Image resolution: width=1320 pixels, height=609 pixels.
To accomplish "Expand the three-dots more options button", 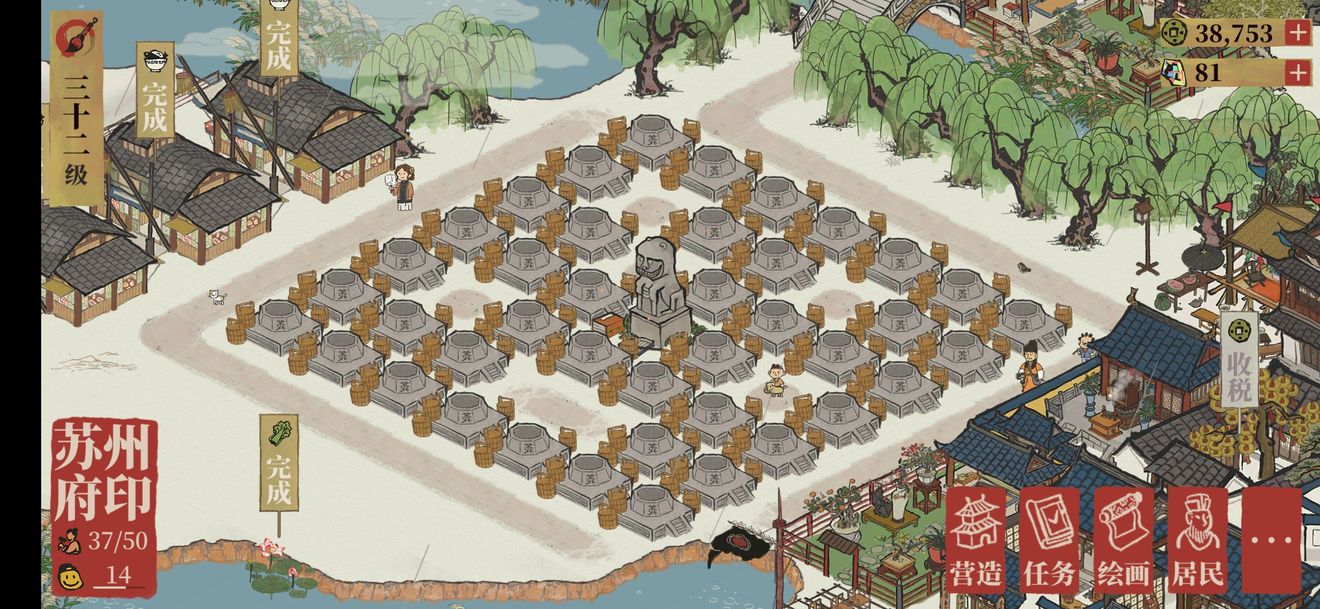I will click(1271, 541).
